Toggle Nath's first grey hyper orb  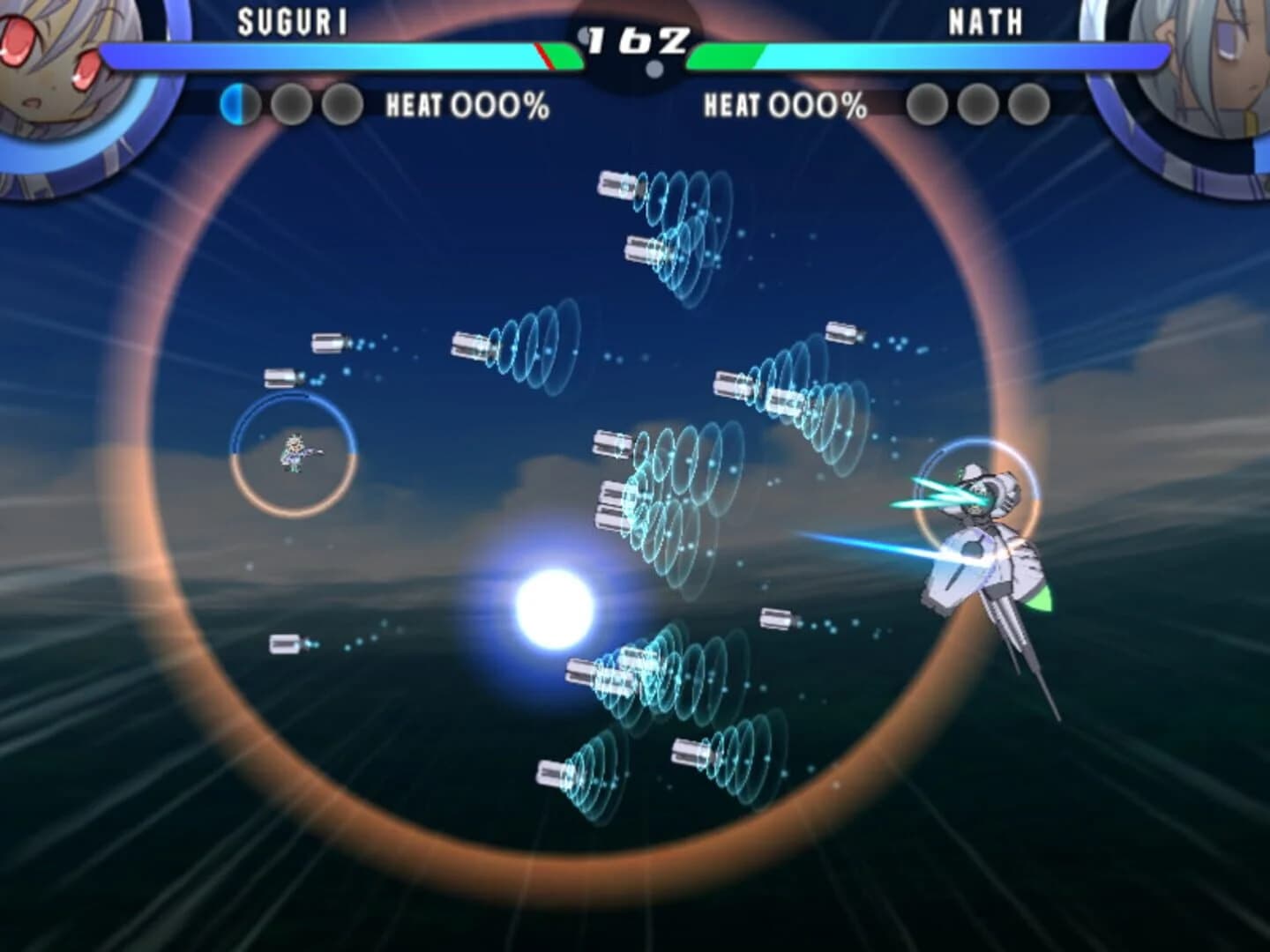(926, 104)
